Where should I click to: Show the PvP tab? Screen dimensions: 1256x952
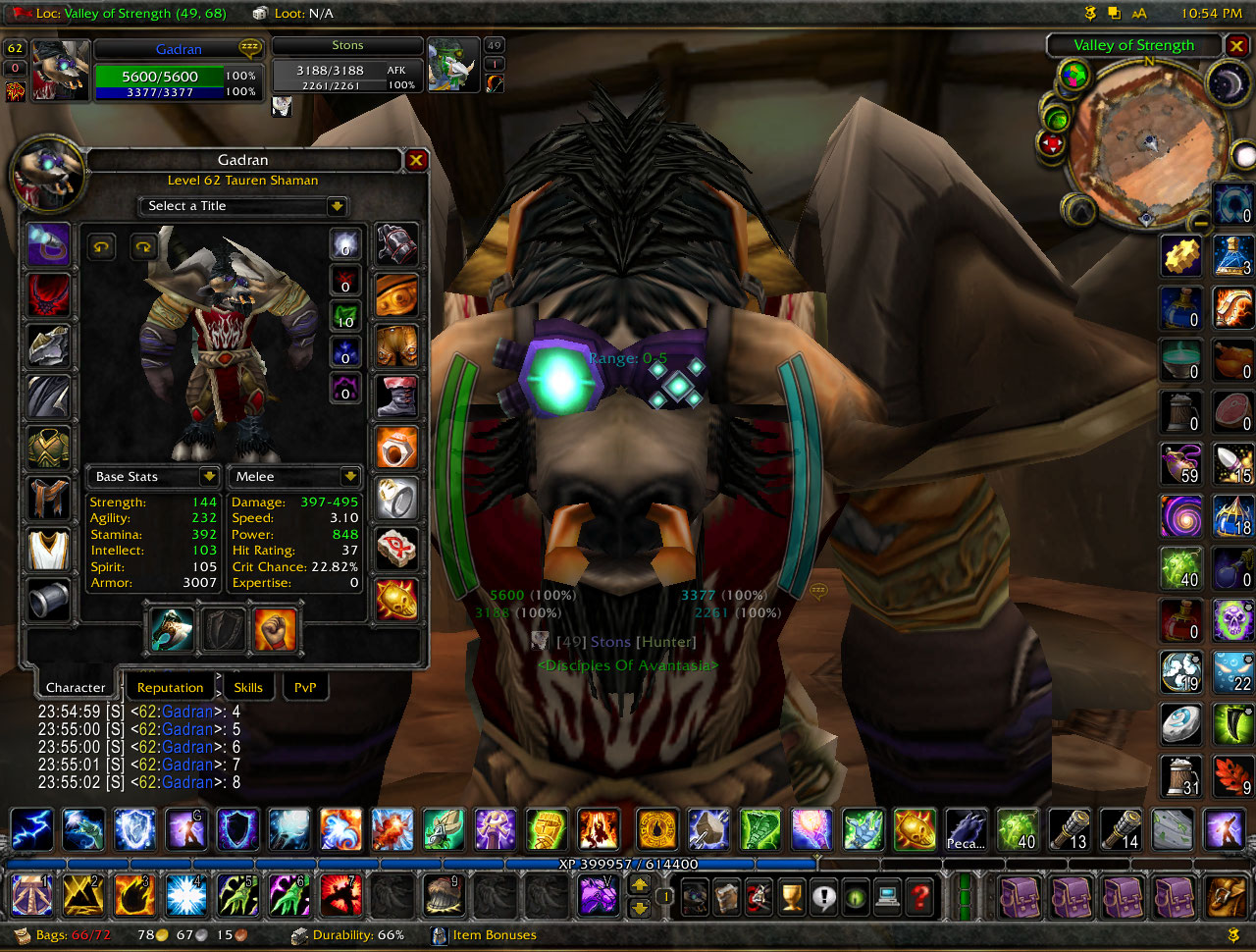click(305, 687)
